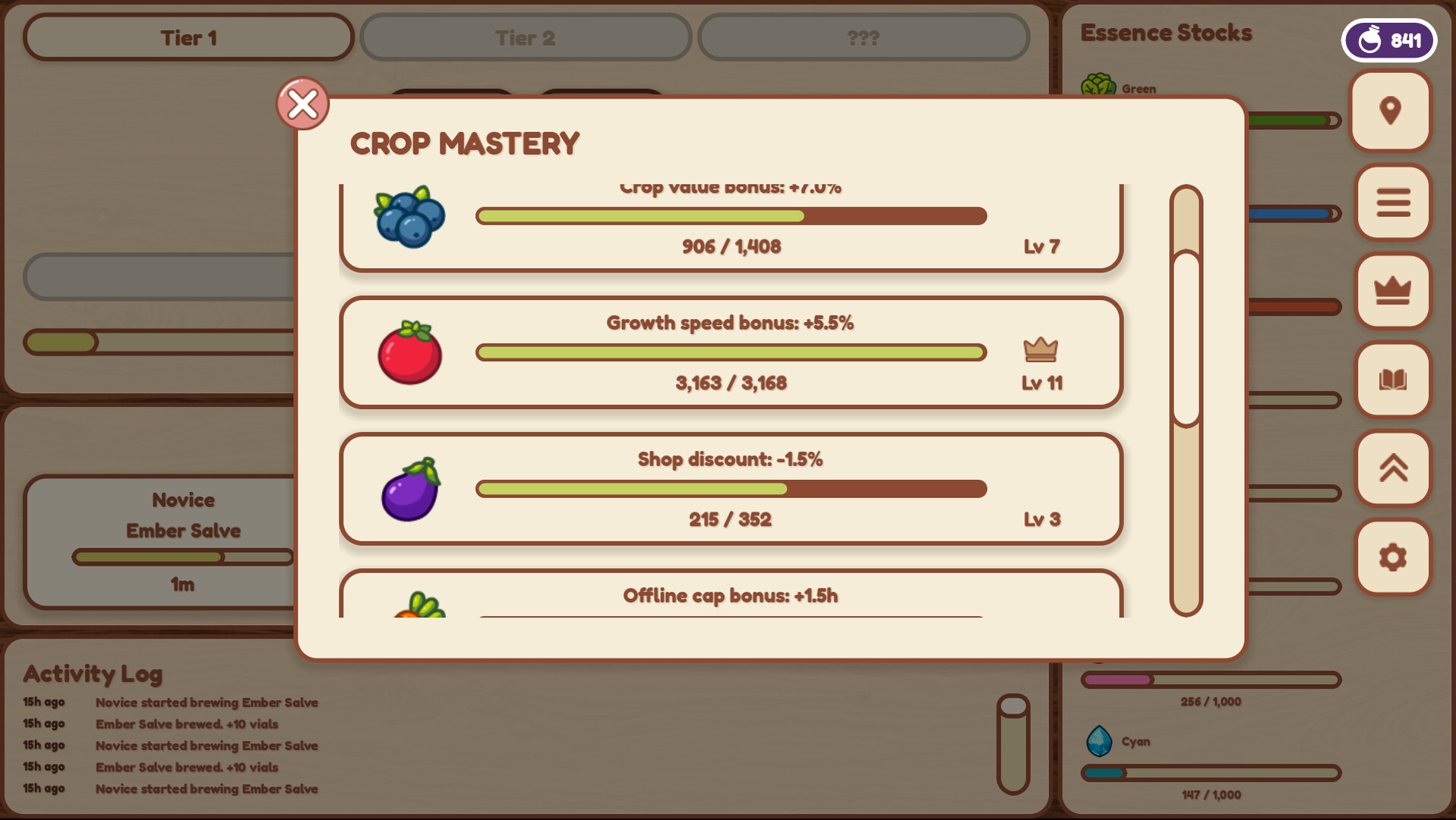Select the tomato crop icon
Image resolution: width=1456 pixels, height=820 pixels.
[409, 353]
